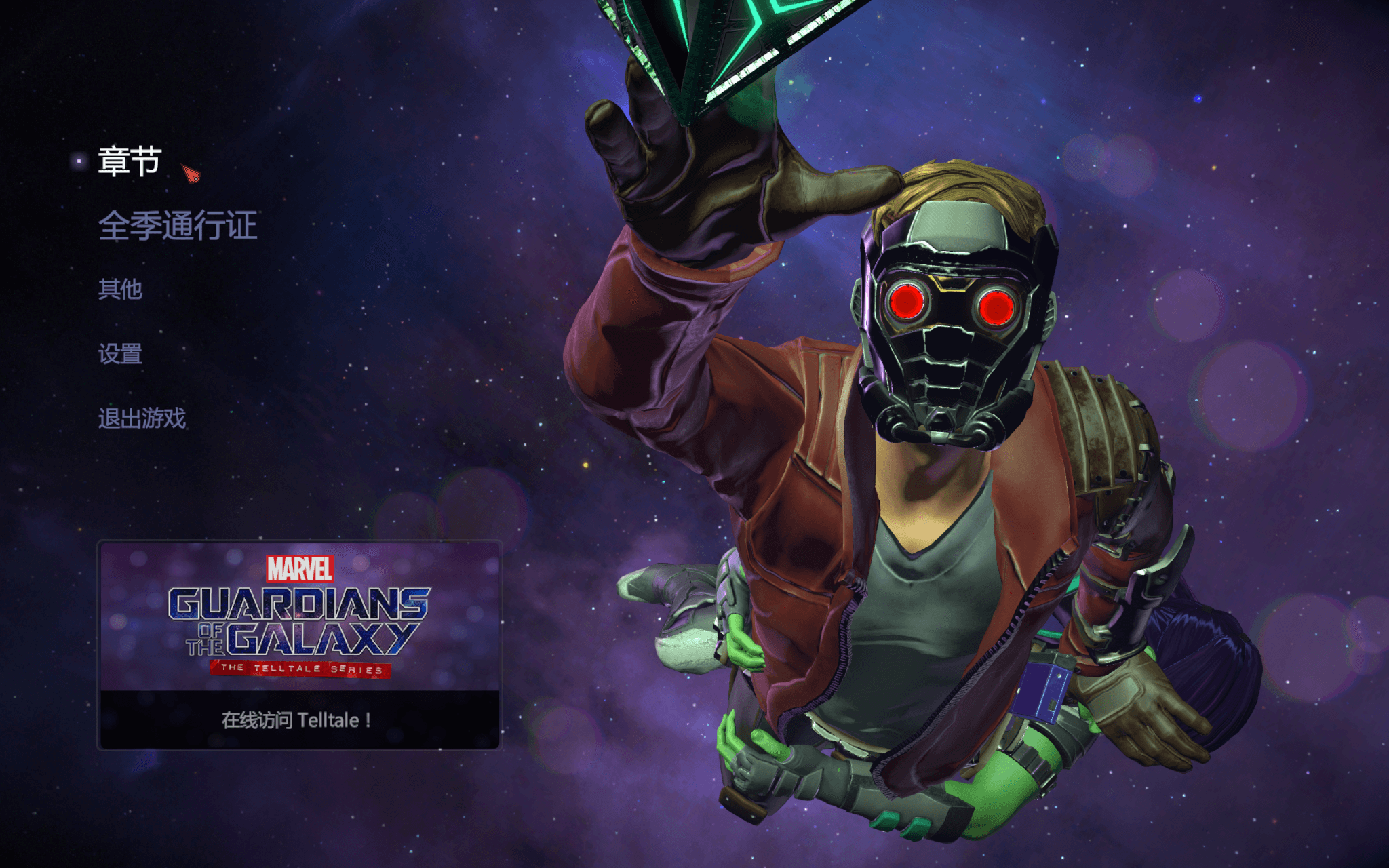The image size is (1389, 868).
Task: Open the 章节 (Episodes) menu
Action: [x=129, y=161]
